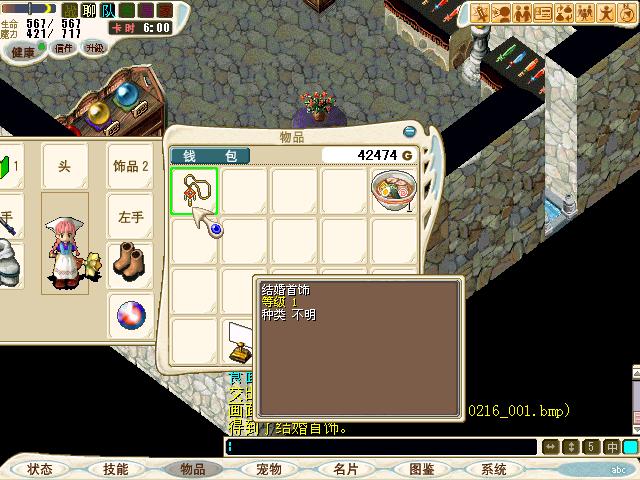Open the 信件 mail button
This screenshot has width=640, height=480.
tap(63, 48)
